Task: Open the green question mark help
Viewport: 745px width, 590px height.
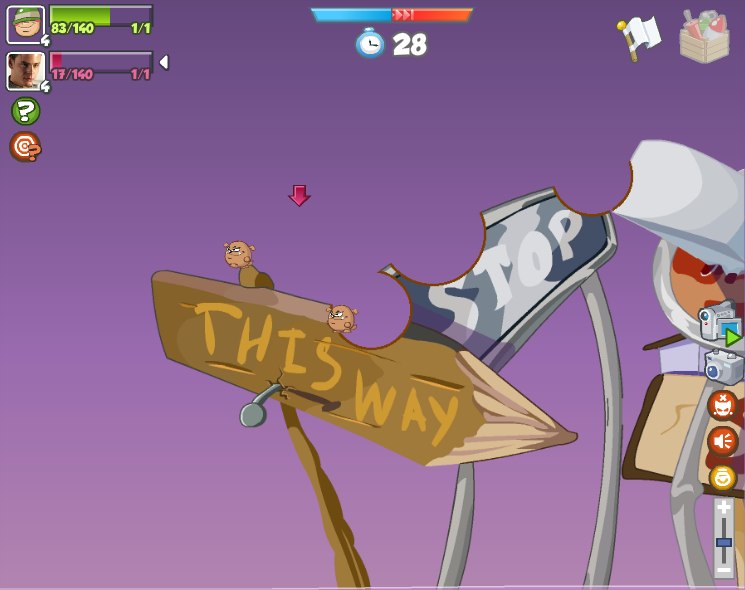Action: [25, 111]
